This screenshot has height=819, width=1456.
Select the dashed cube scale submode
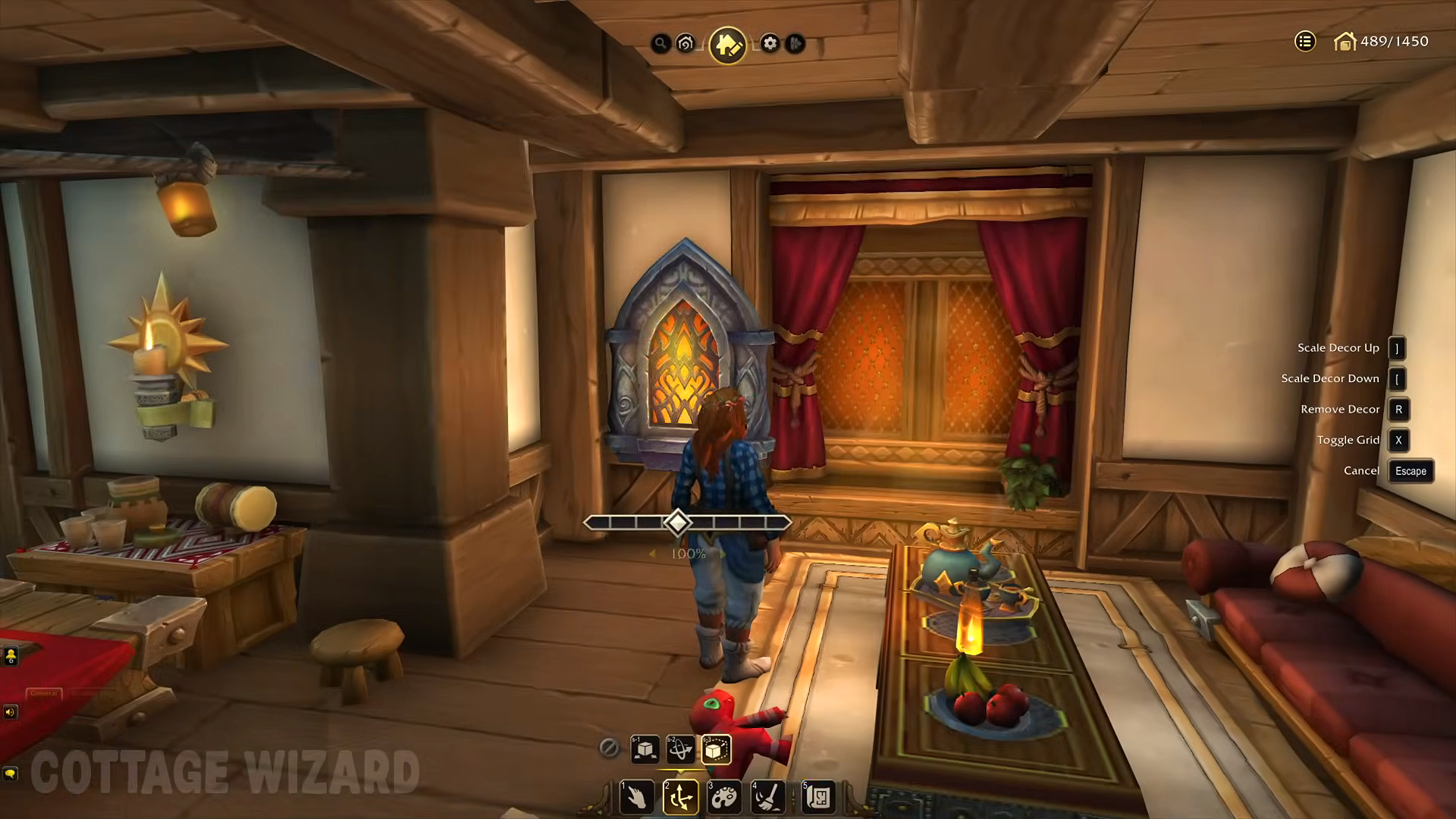(x=716, y=749)
